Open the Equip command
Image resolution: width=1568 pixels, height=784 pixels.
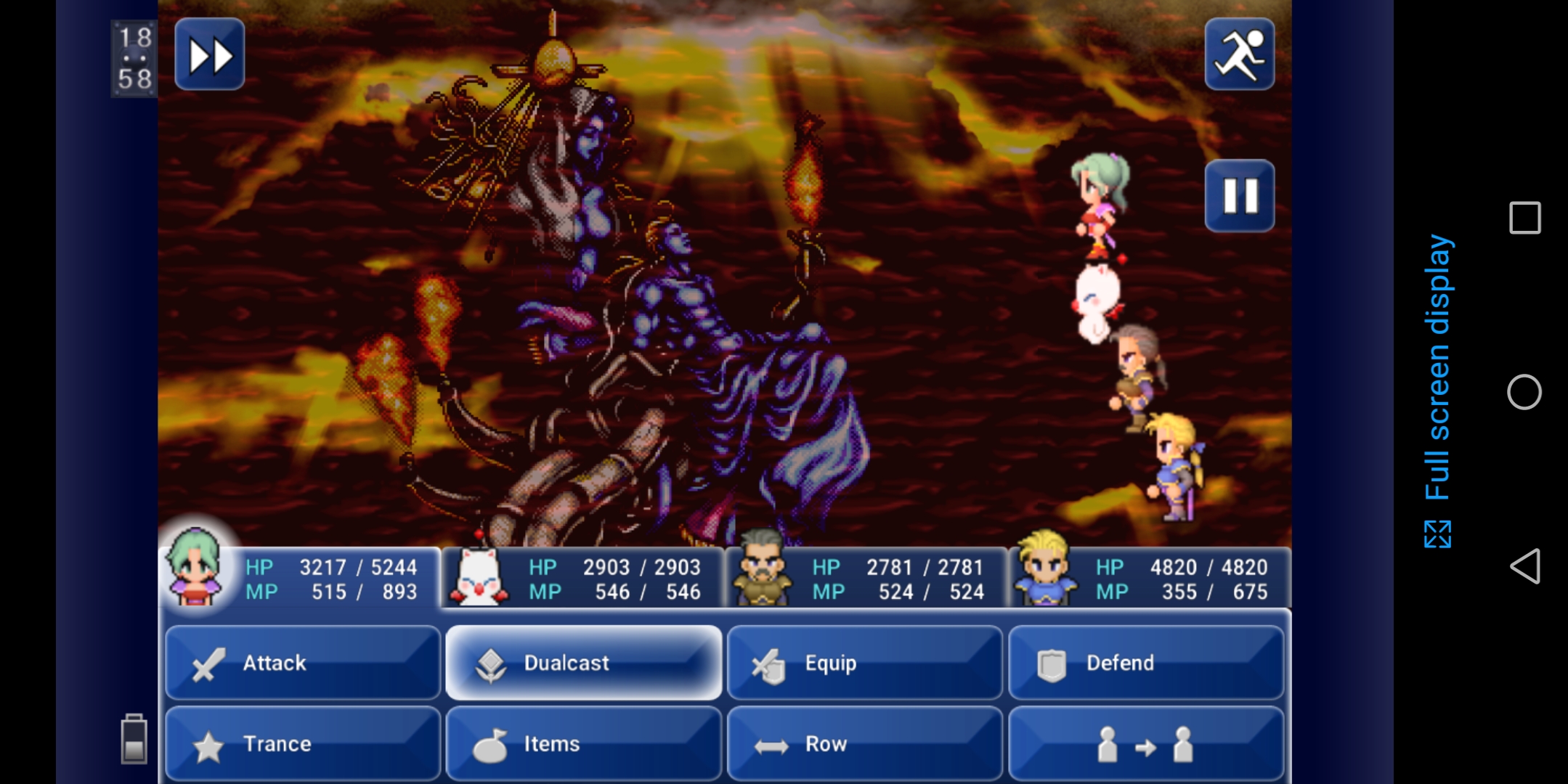[x=864, y=663]
